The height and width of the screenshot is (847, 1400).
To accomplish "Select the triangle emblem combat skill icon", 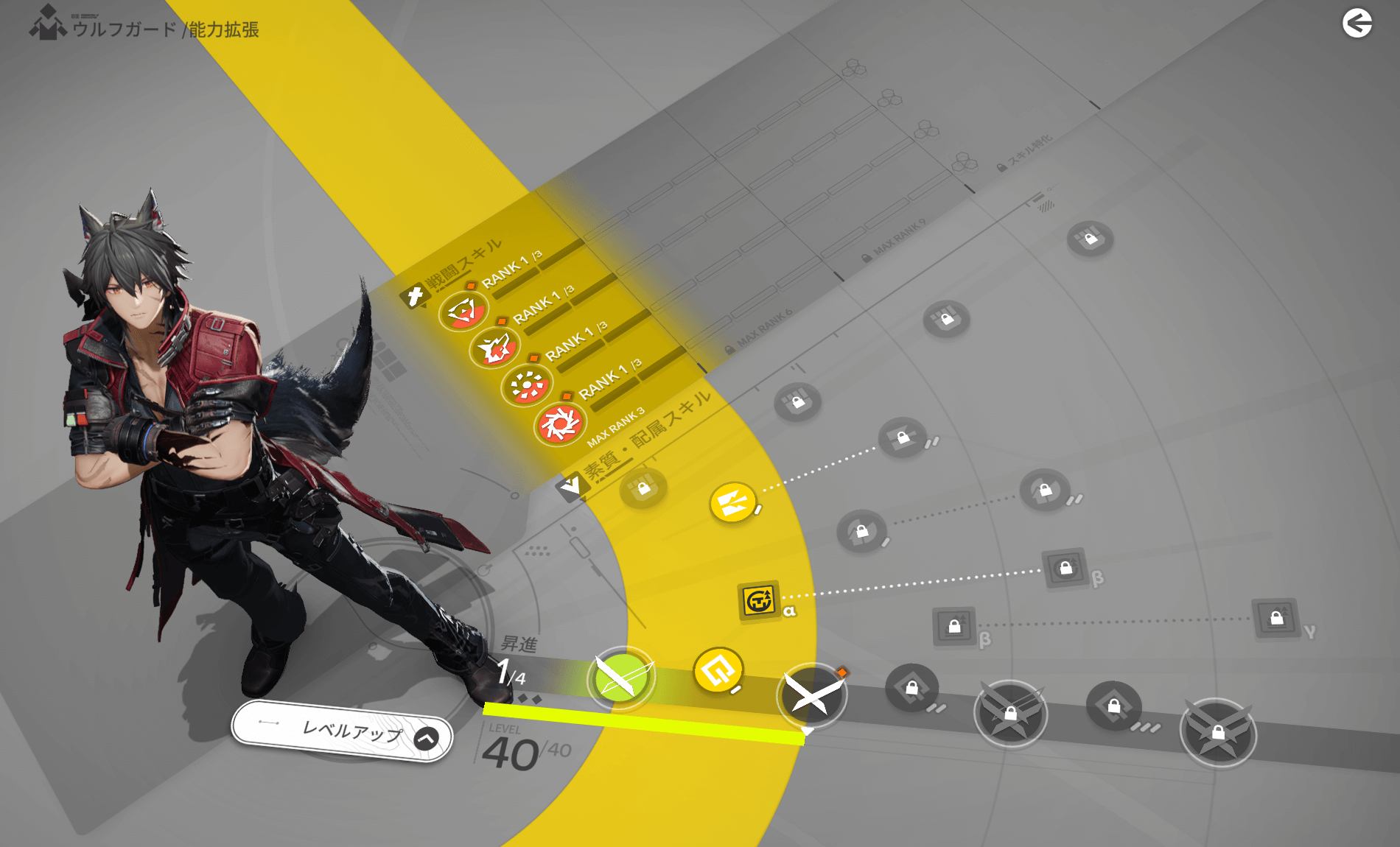I will [x=463, y=312].
